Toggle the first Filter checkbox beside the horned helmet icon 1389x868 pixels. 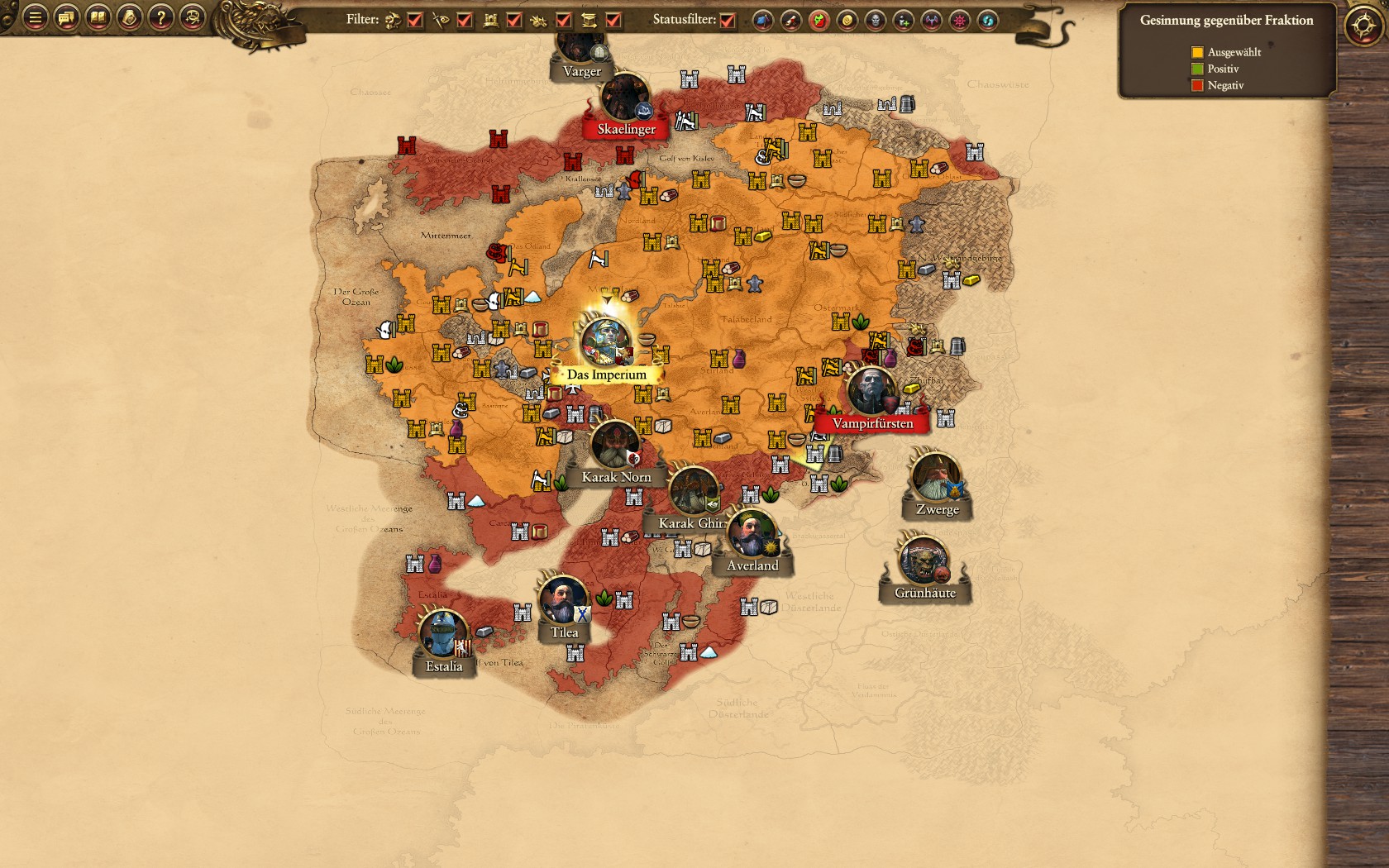(x=415, y=20)
